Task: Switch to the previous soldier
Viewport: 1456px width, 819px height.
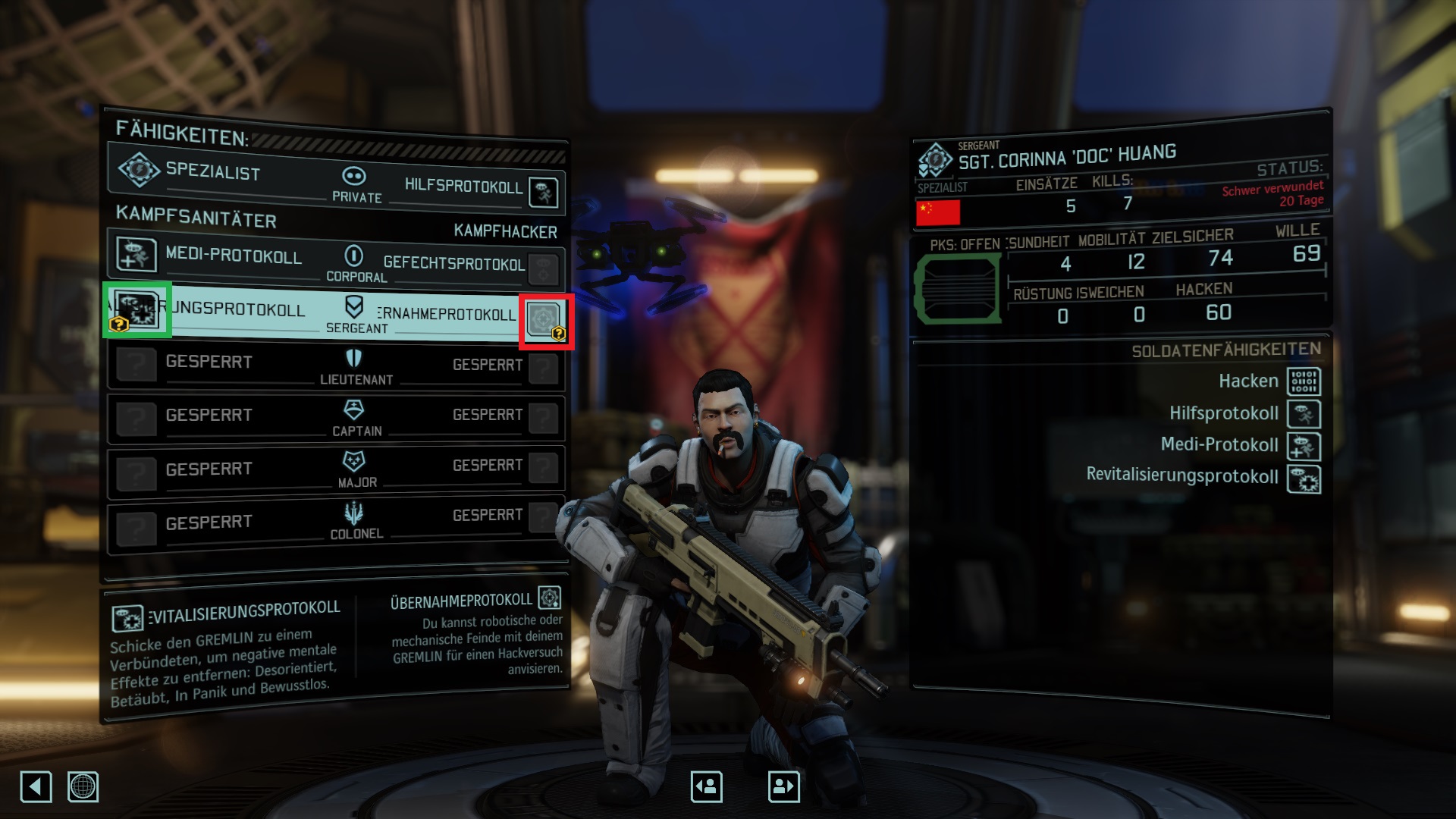Action: [706, 786]
